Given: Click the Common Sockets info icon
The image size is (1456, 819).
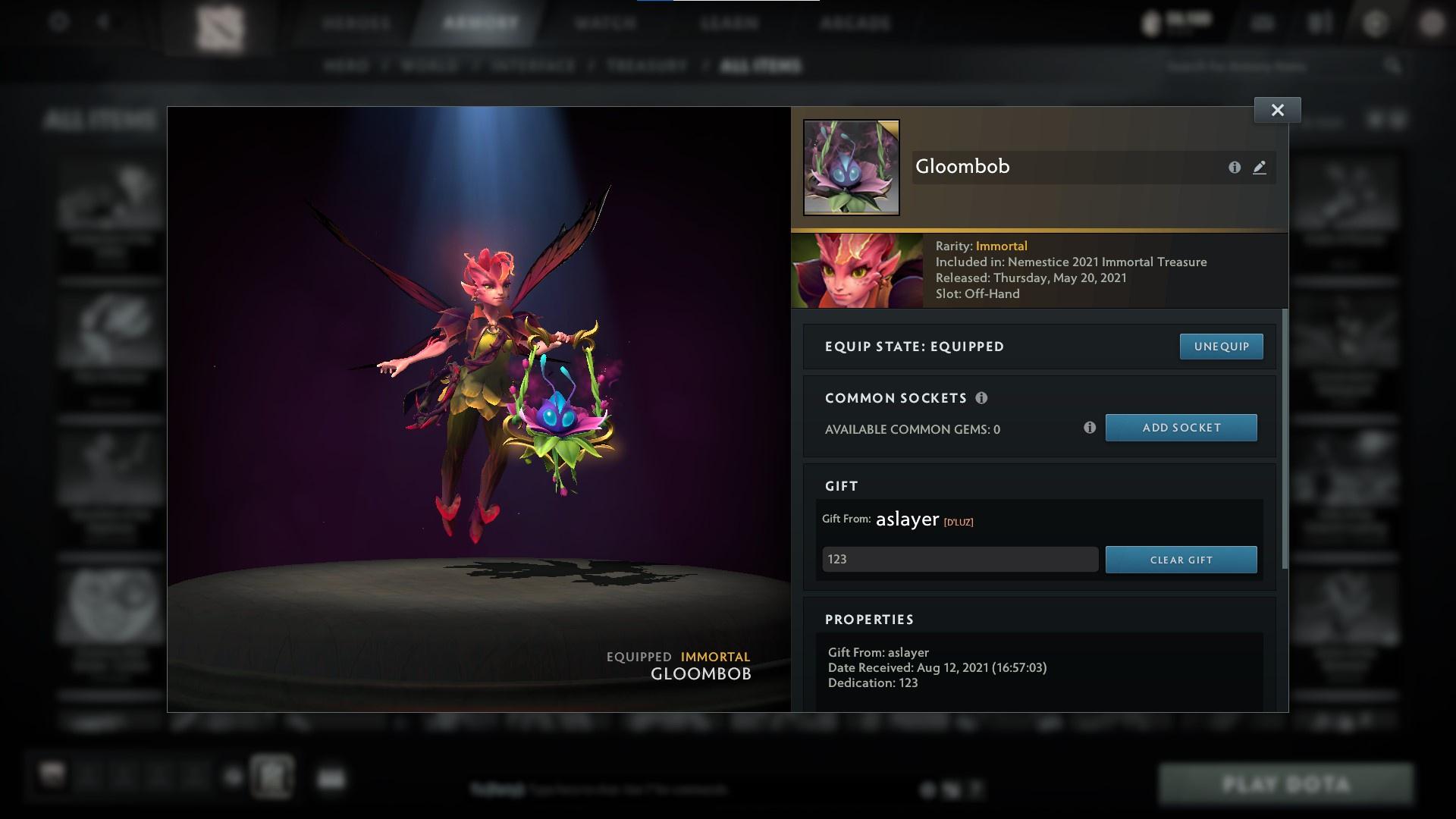Looking at the screenshot, I should 983,397.
